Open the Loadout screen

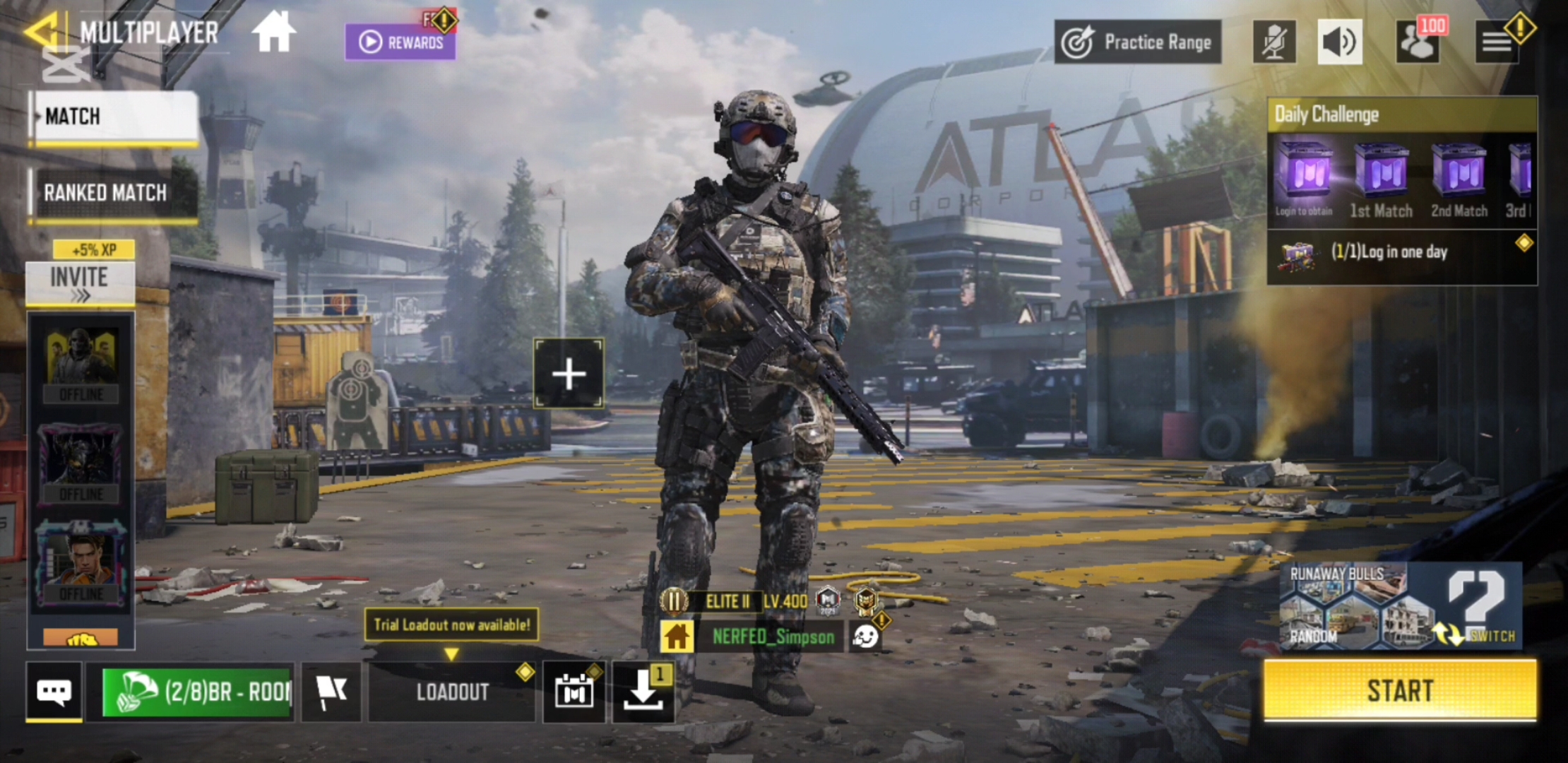pos(452,692)
